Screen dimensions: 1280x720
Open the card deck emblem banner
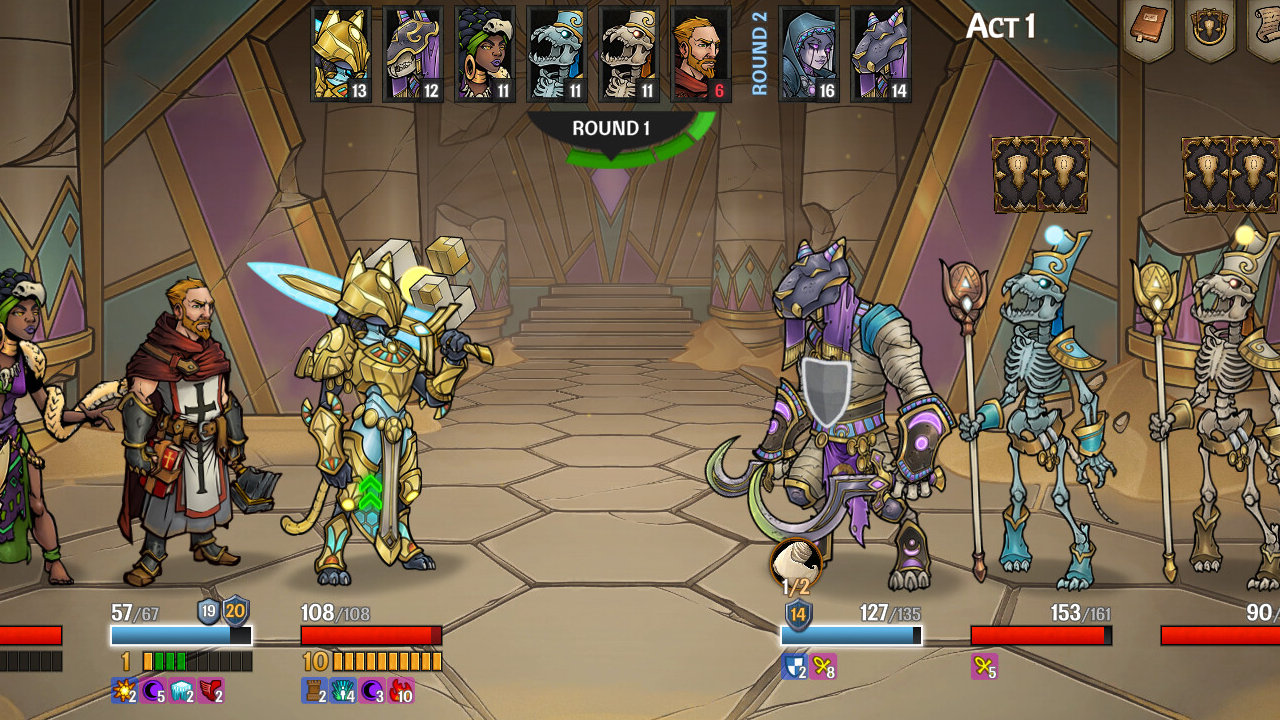tap(1209, 27)
